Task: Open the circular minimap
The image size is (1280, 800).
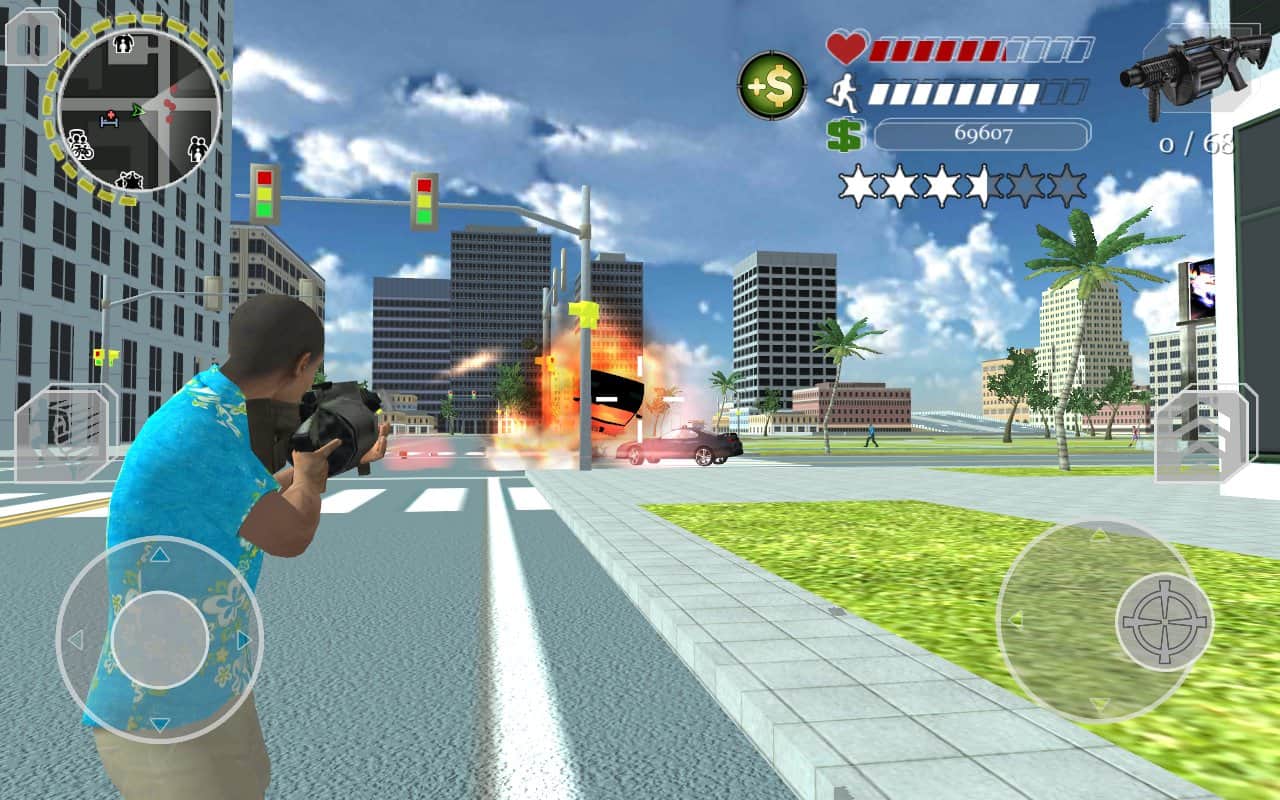Action: tap(139, 110)
